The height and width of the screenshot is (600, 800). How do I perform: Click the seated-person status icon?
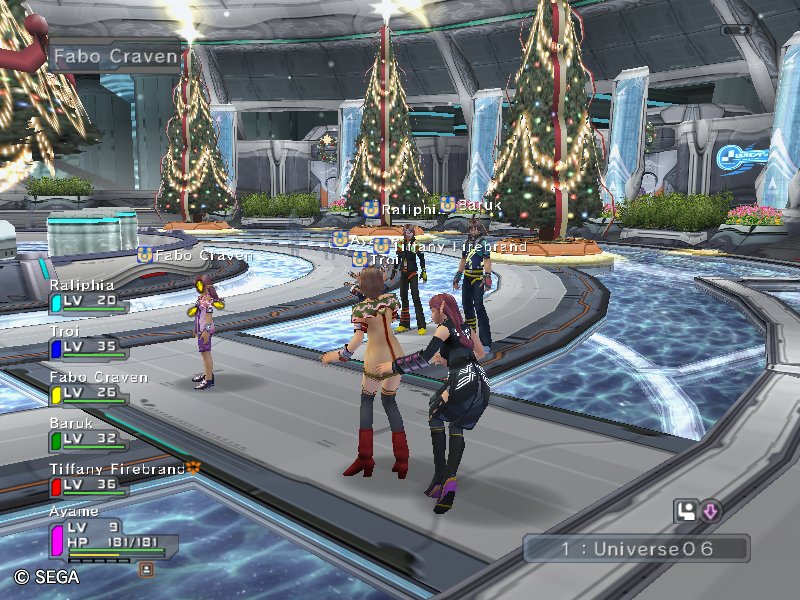686,511
